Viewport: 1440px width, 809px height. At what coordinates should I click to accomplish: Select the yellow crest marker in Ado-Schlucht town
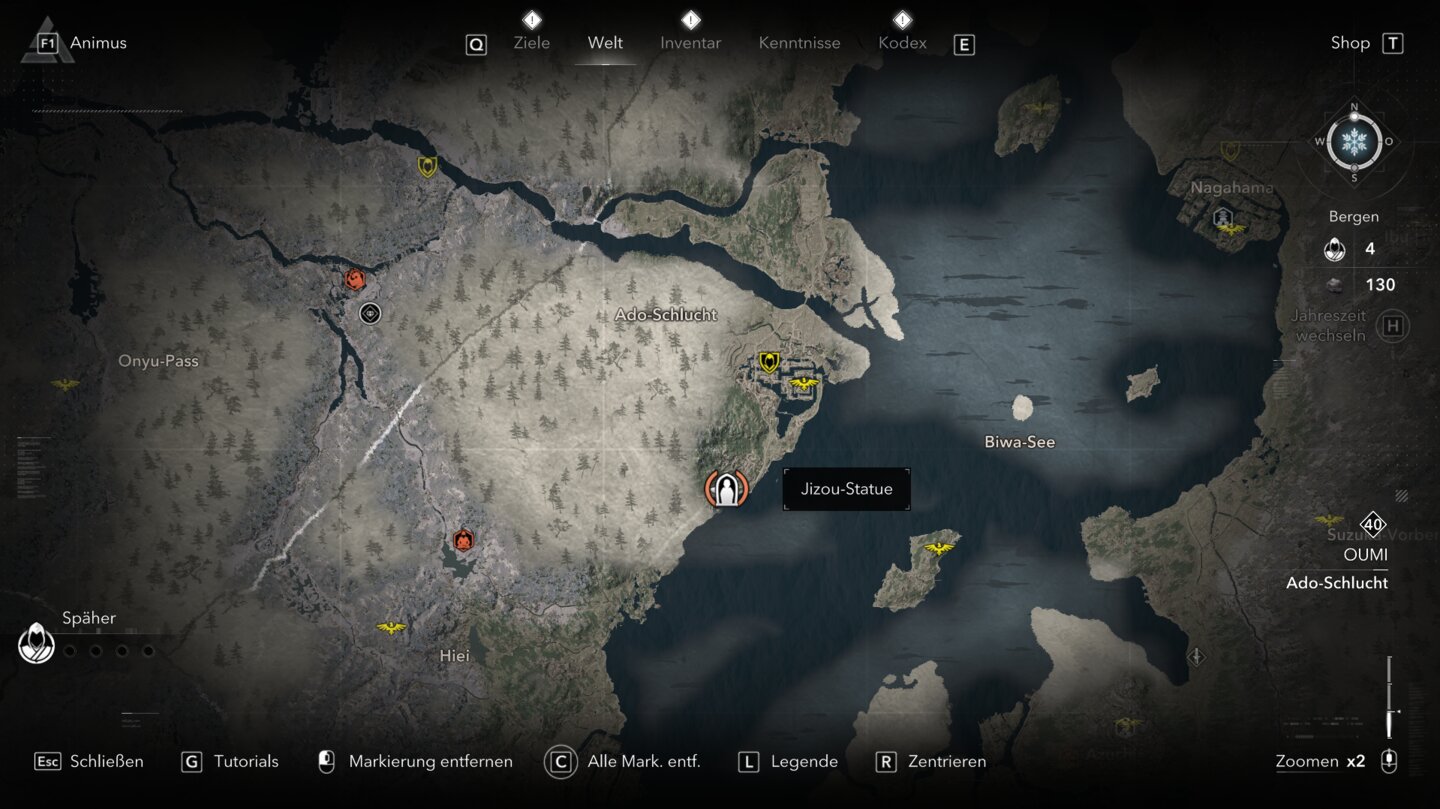tap(768, 362)
